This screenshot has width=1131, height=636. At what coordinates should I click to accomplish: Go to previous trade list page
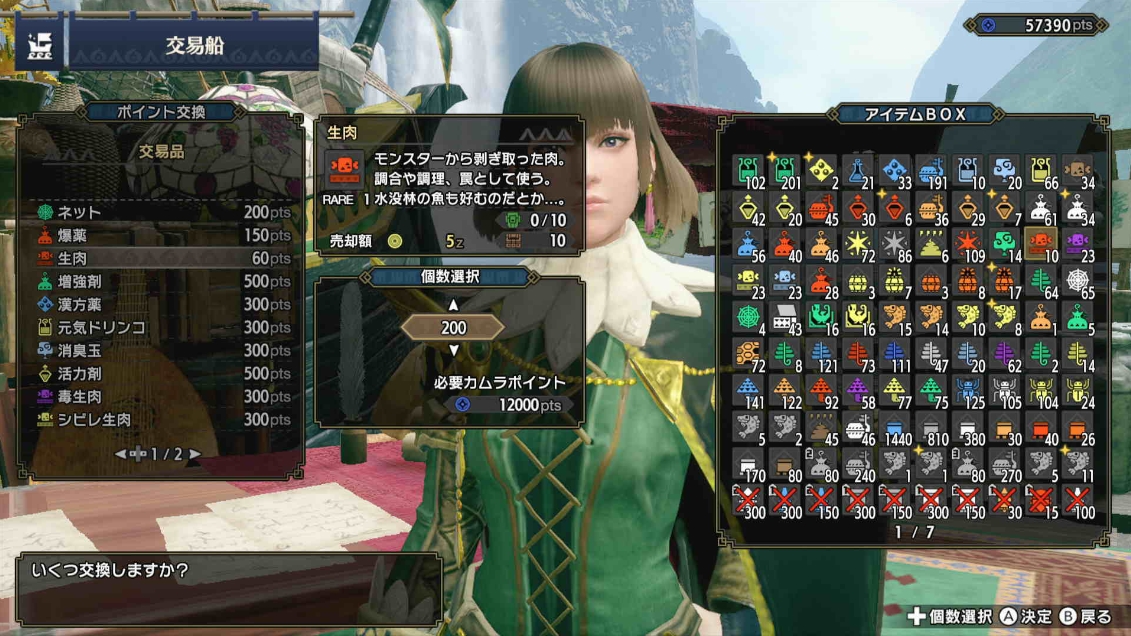[121, 454]
